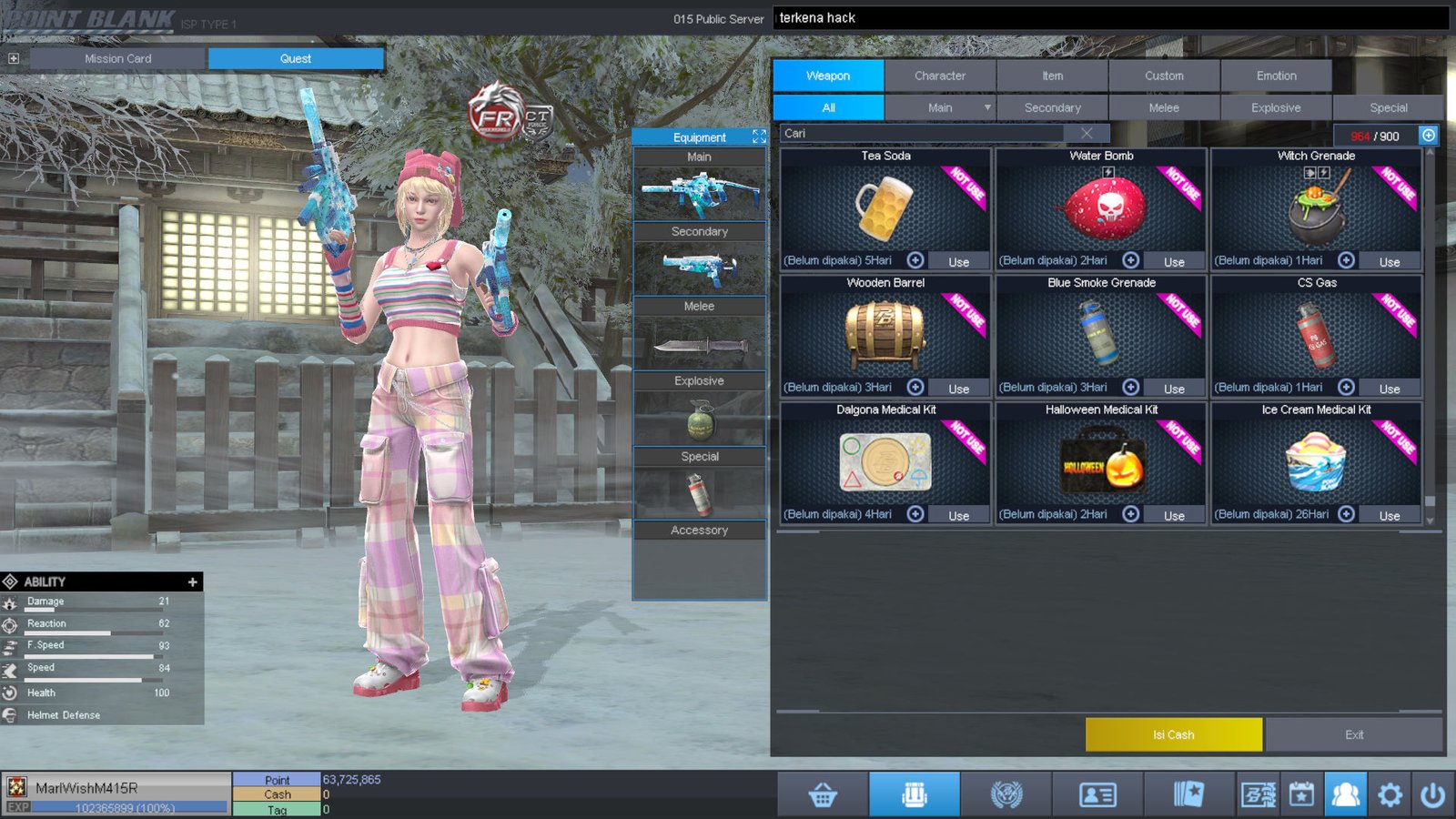This screenshot has width=1456, height=819.
Task: Select the Water Bomb thumbnail
Action: tap(1101, 207)
